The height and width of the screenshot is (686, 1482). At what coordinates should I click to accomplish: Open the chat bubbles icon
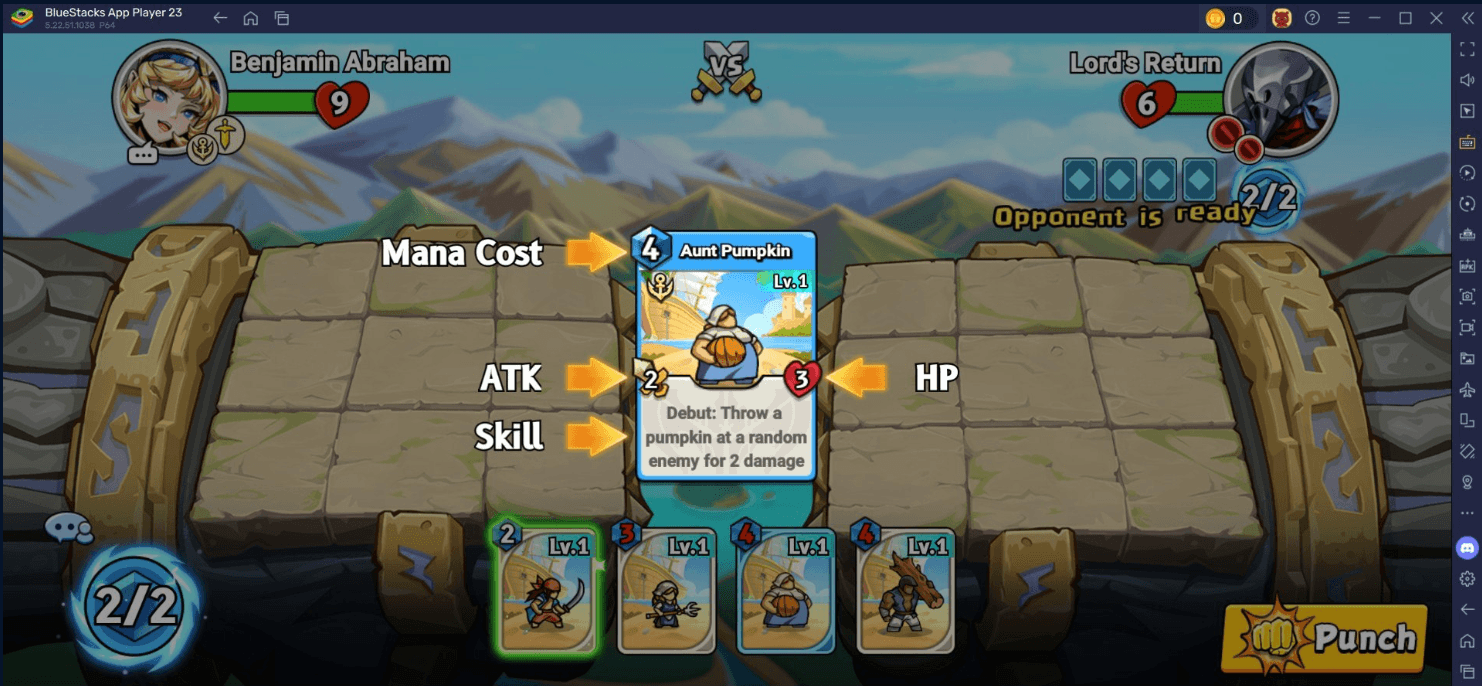[68, 528]
